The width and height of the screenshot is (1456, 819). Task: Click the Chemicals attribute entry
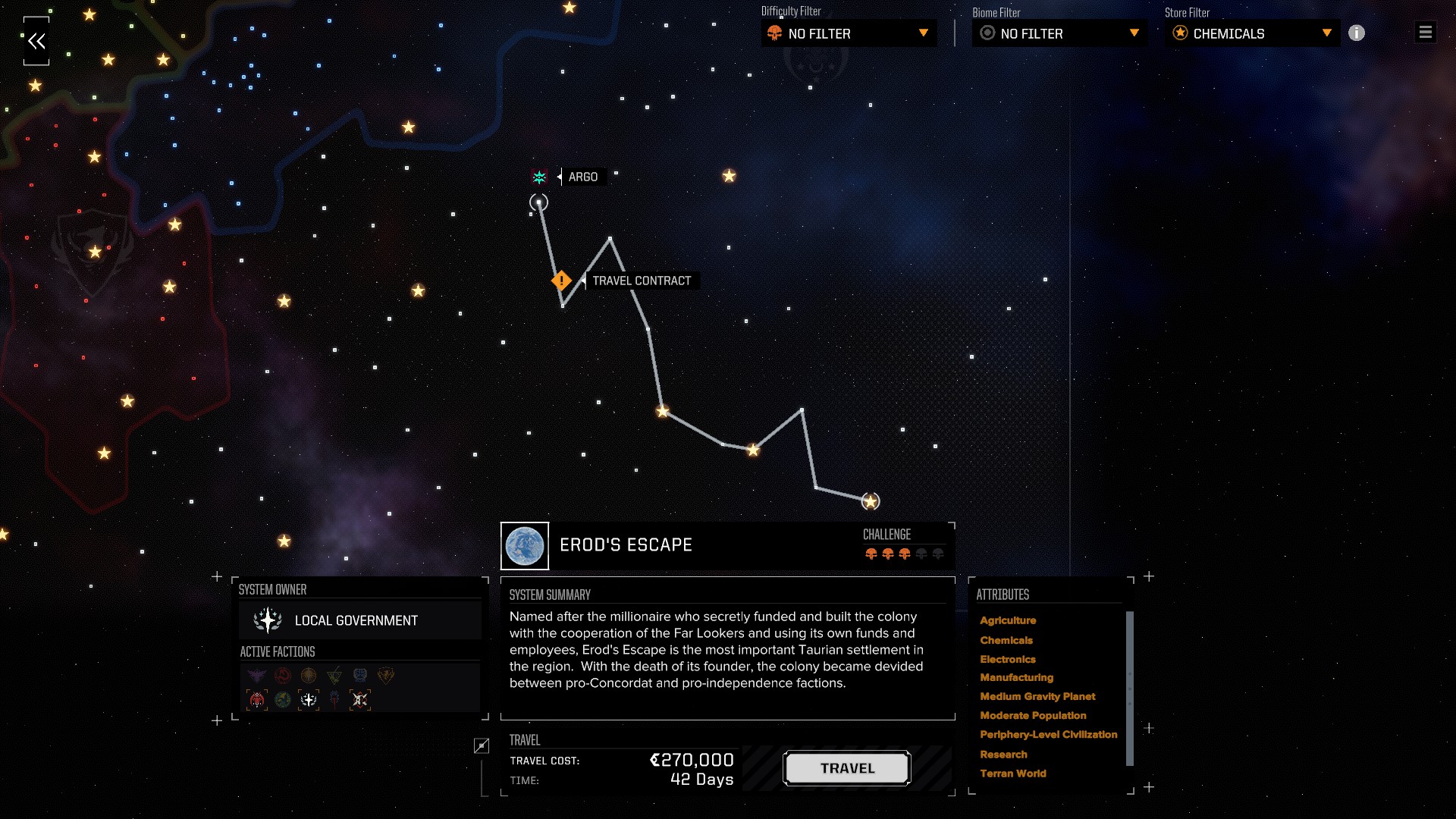point(1006,640)
